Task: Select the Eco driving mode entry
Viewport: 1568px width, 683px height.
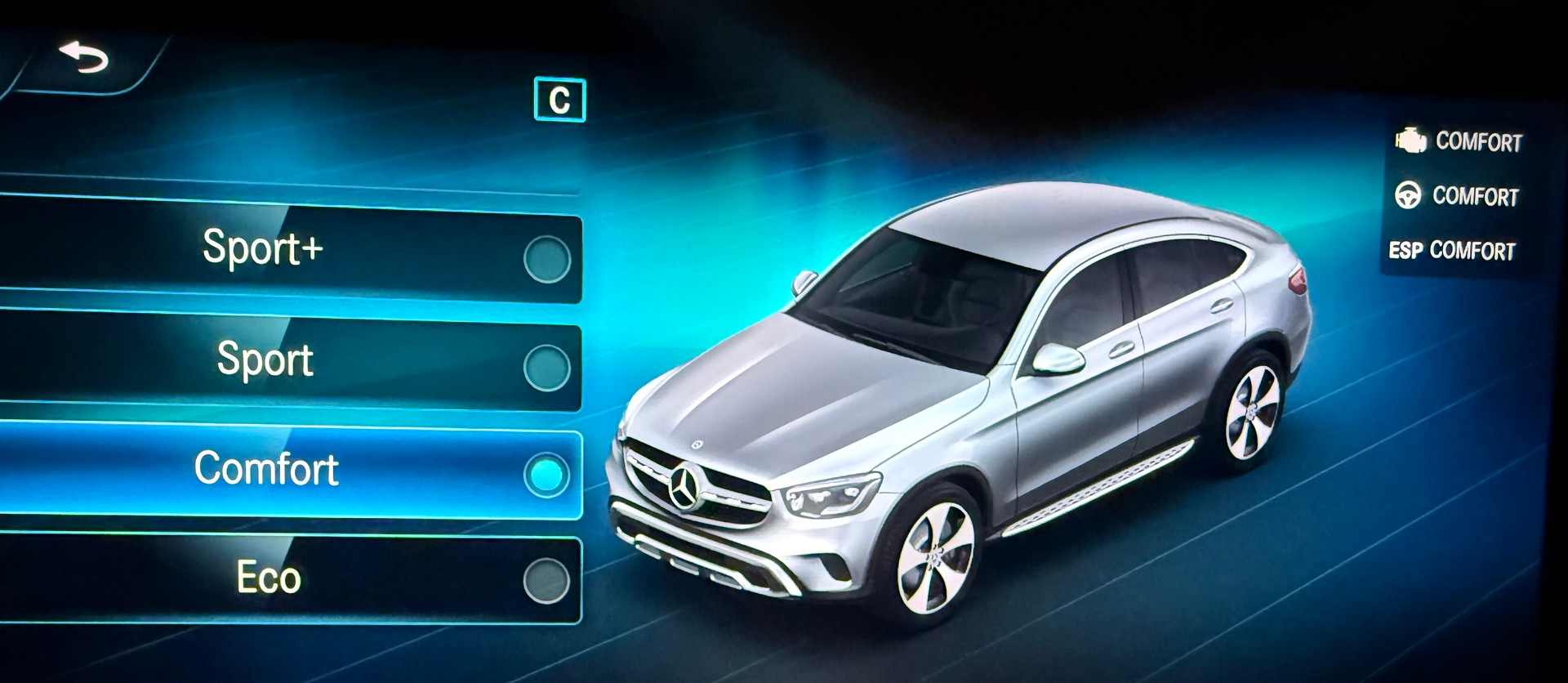Action: pos(269,578)
